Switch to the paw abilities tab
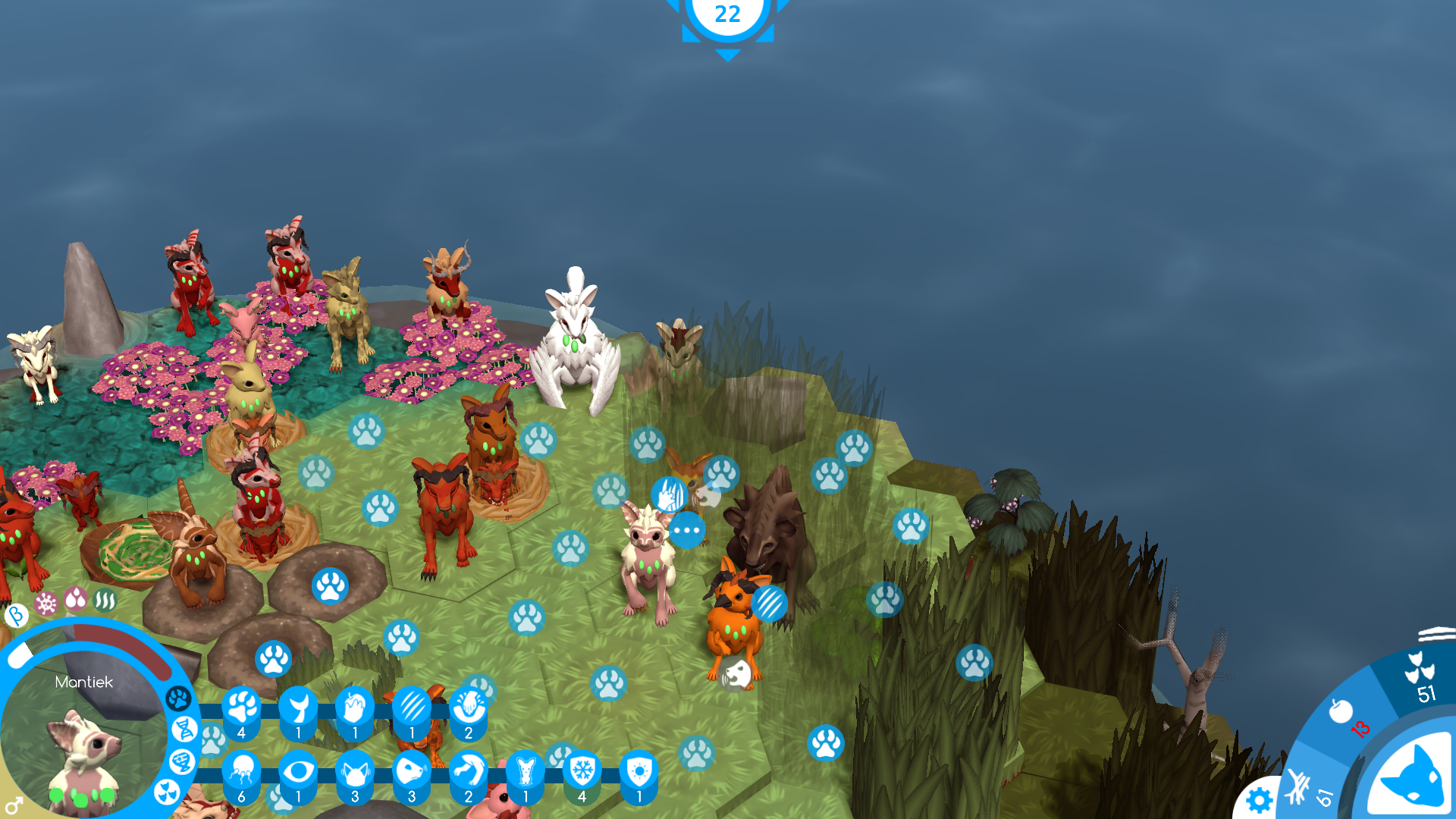The image size is (1456, 819). 178,698
